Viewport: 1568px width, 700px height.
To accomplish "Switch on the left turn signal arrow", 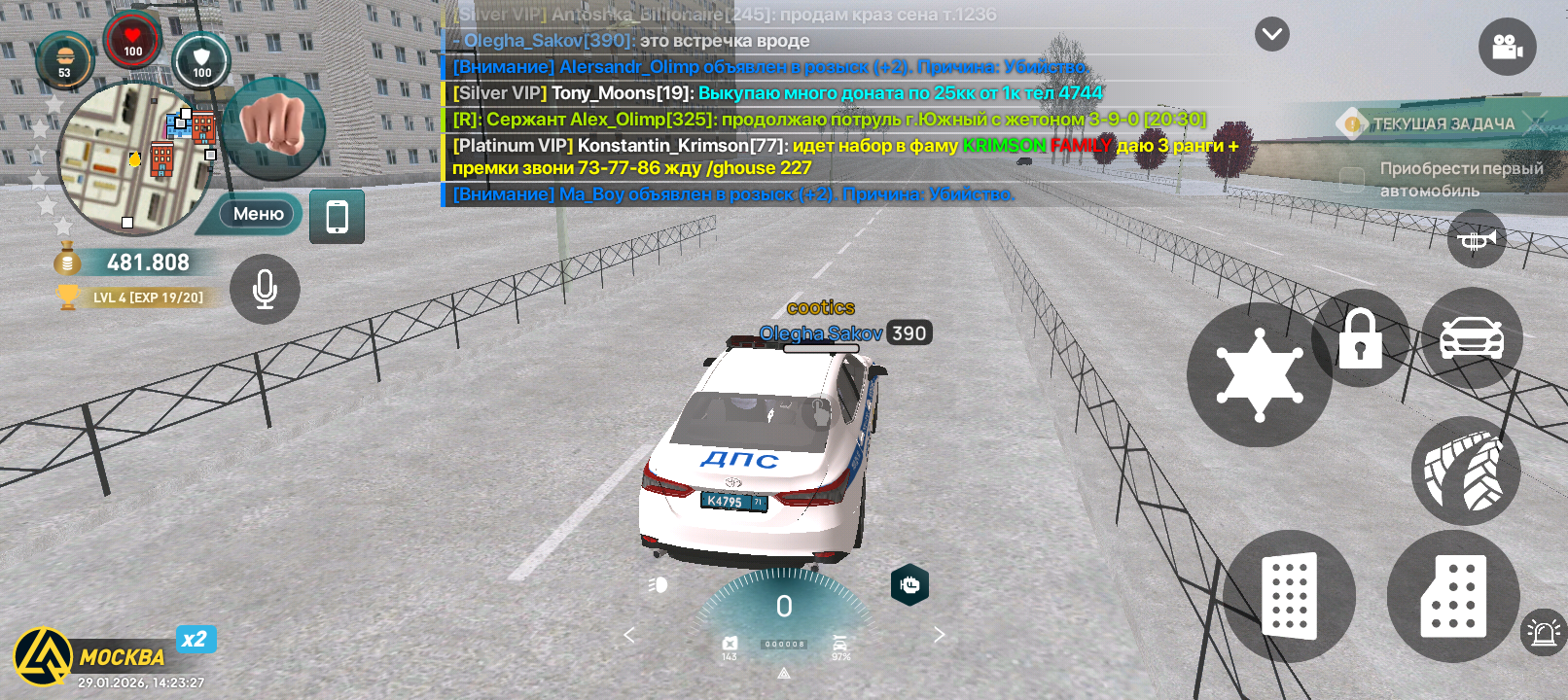I will pyautogui.click(x=629, y=635).
